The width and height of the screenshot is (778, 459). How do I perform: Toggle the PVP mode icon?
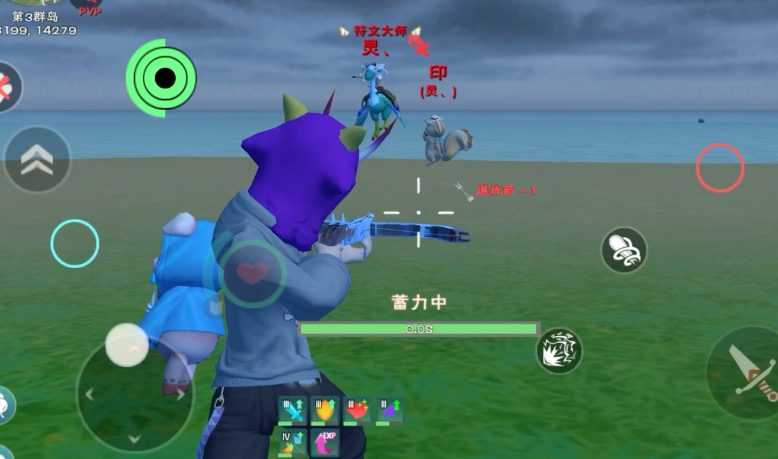tap(90, 9)
